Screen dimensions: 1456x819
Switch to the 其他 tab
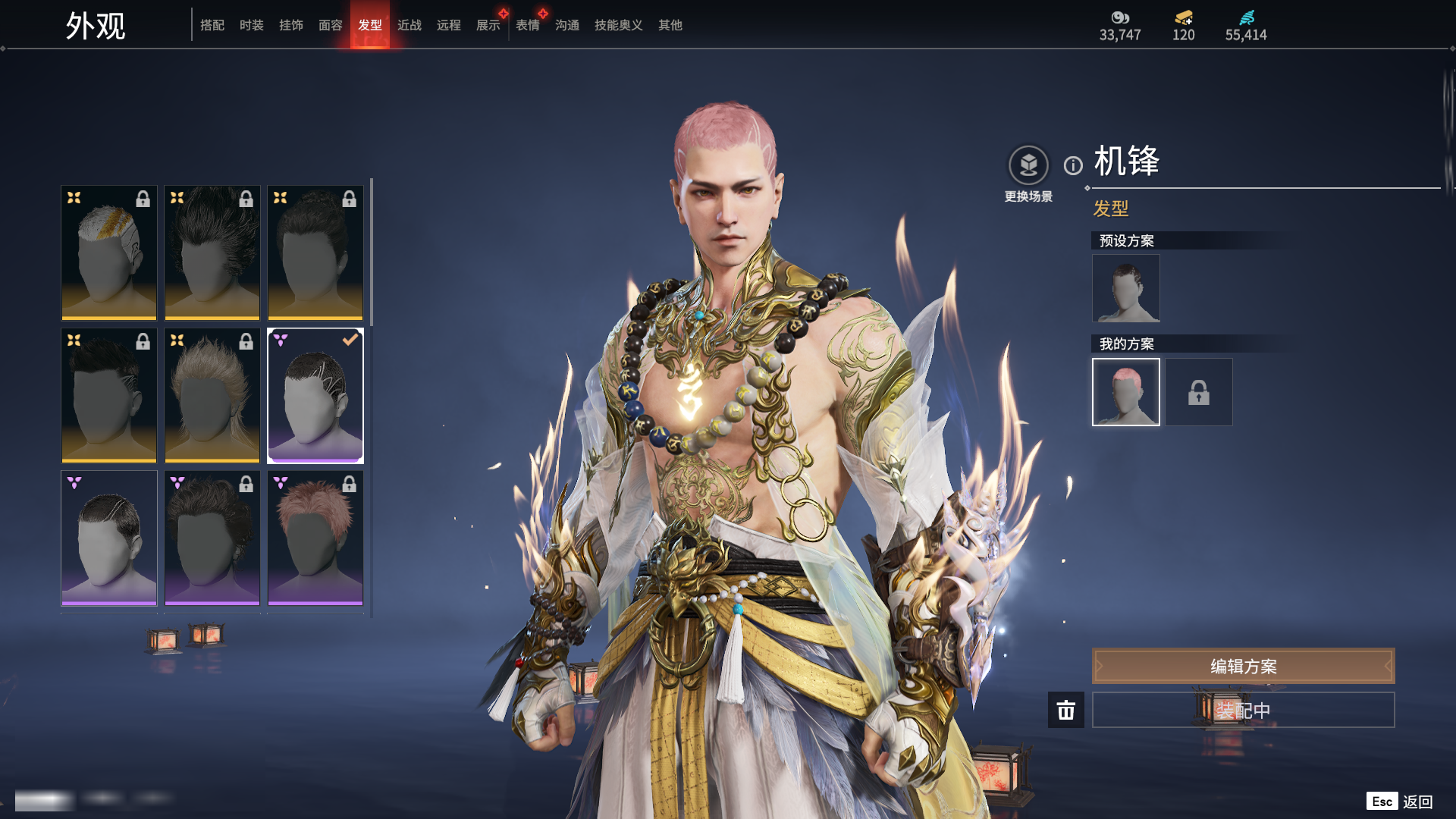[x=670, y=25]
